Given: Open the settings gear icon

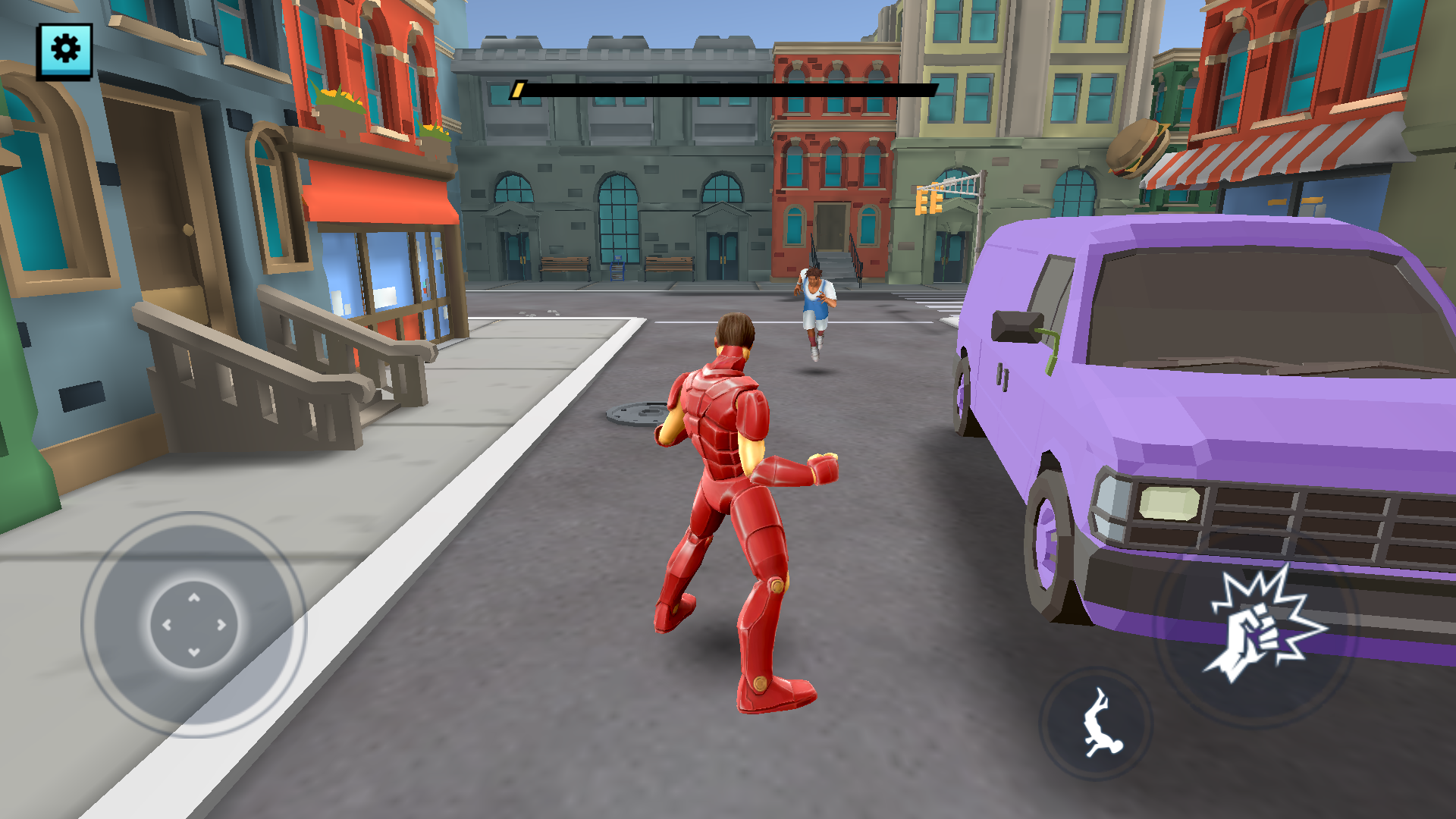Looking at the screenshot, I should pos(64,49).
